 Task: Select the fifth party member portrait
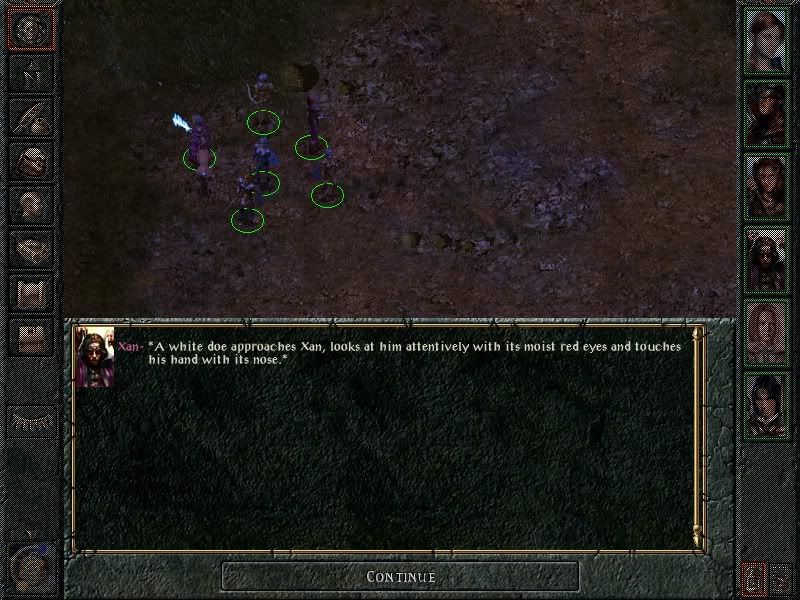point(767,332)
